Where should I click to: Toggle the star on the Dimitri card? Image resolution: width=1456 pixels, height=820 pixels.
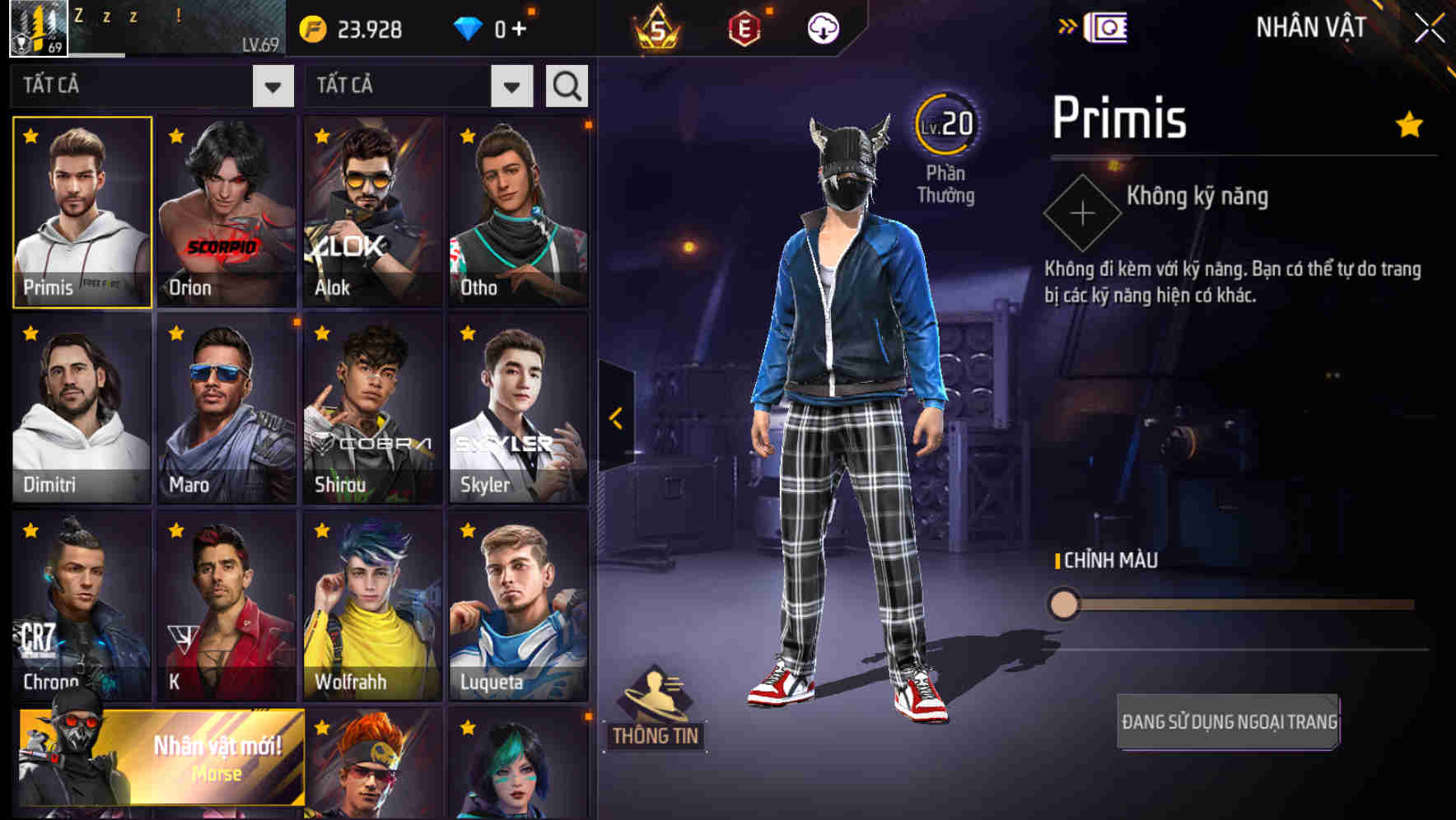point(27,331)
